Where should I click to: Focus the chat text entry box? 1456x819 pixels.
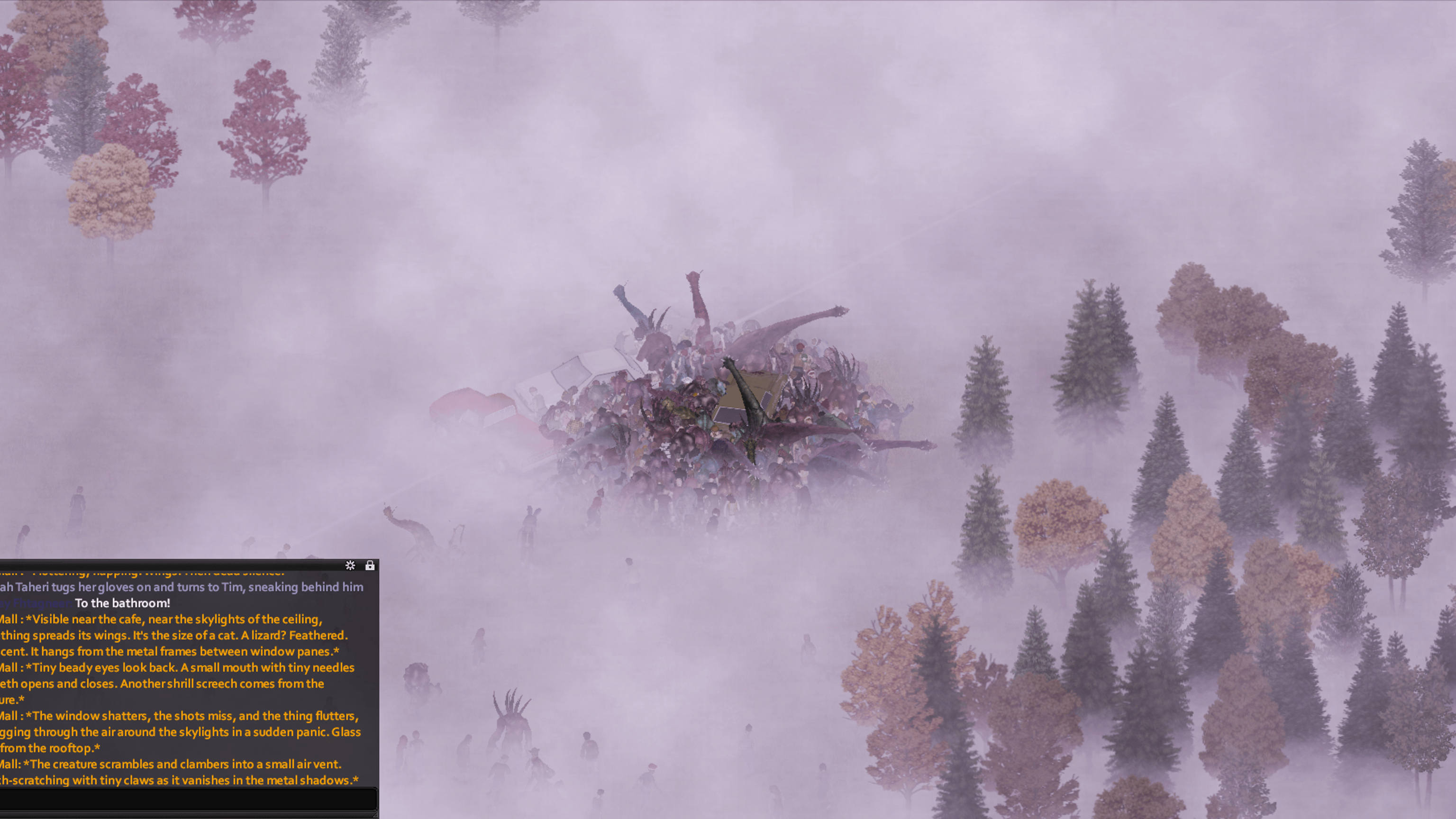[188, 799]
